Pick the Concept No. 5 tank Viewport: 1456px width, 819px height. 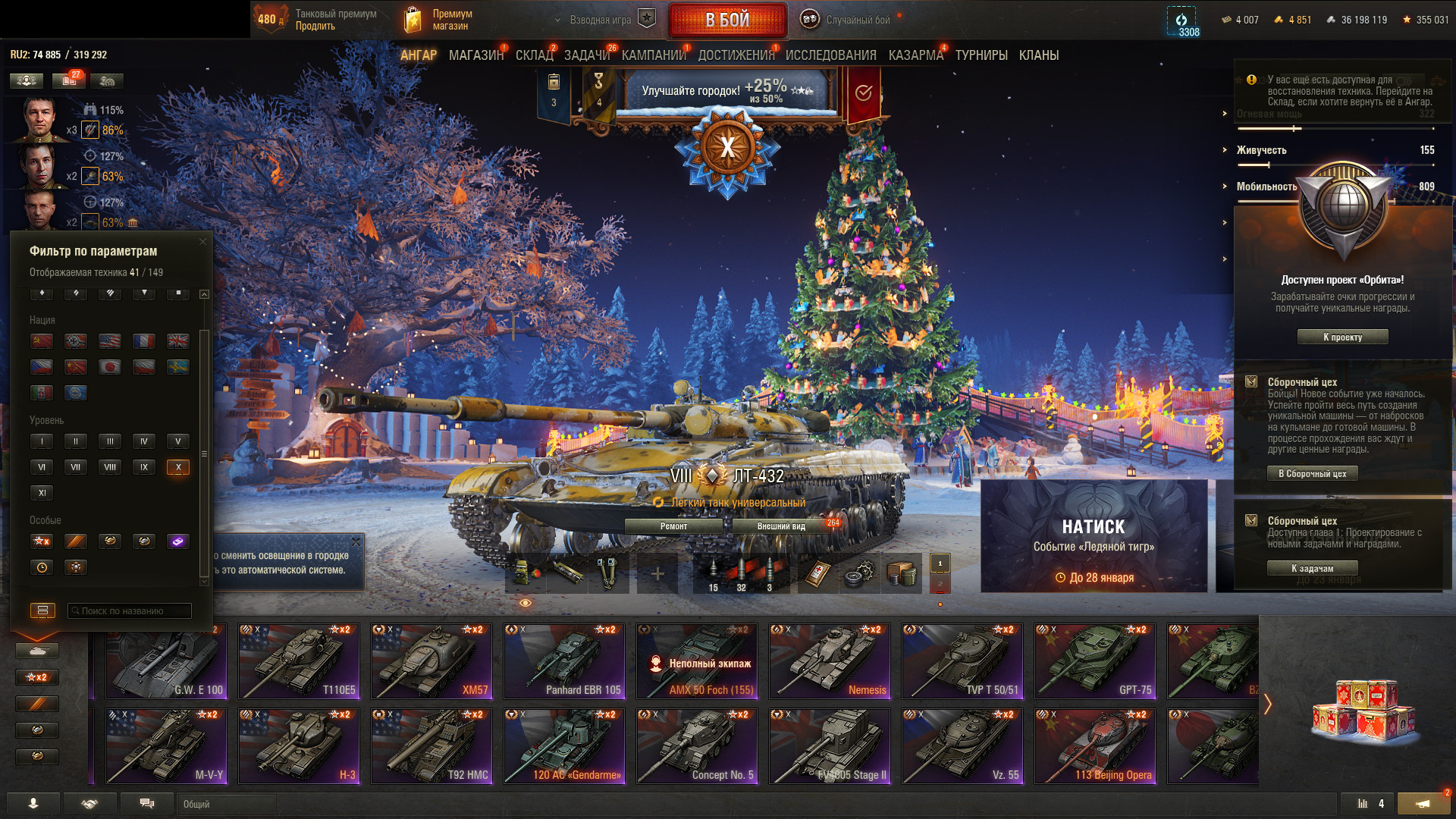pyautogui.click(x=697, y=746)
